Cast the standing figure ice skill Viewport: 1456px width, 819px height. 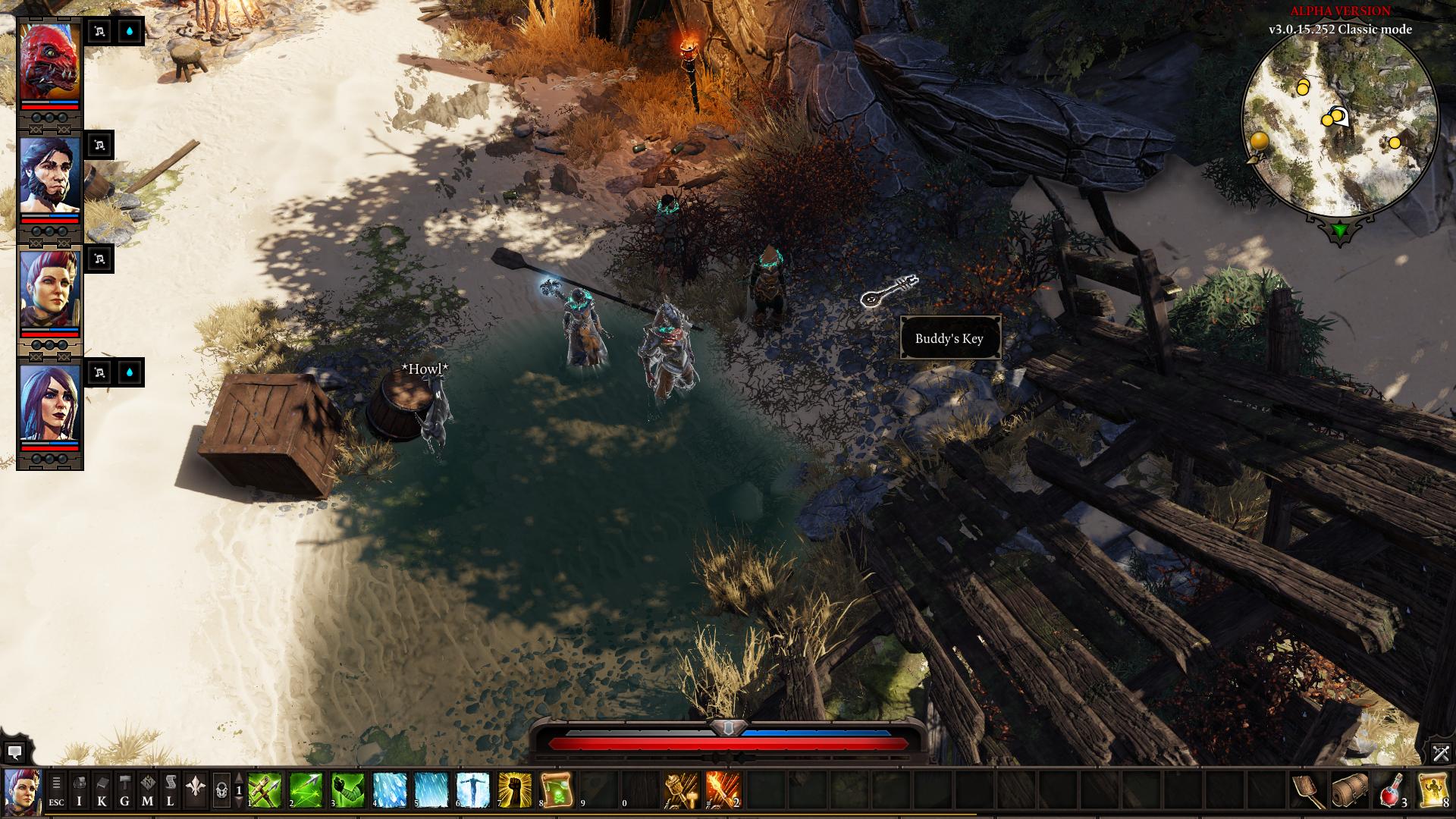click(473, 791)
